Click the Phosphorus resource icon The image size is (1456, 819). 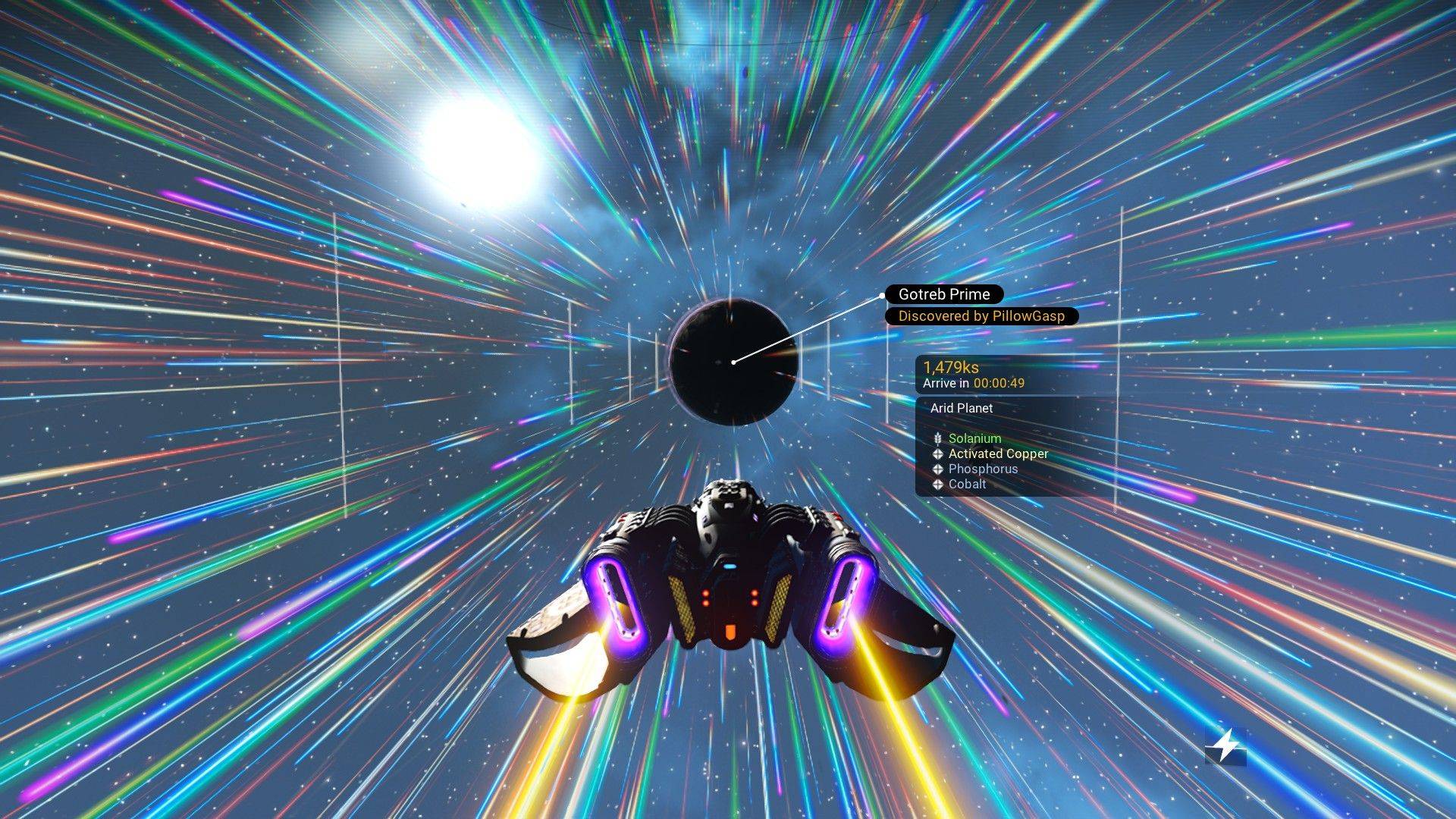937,469
